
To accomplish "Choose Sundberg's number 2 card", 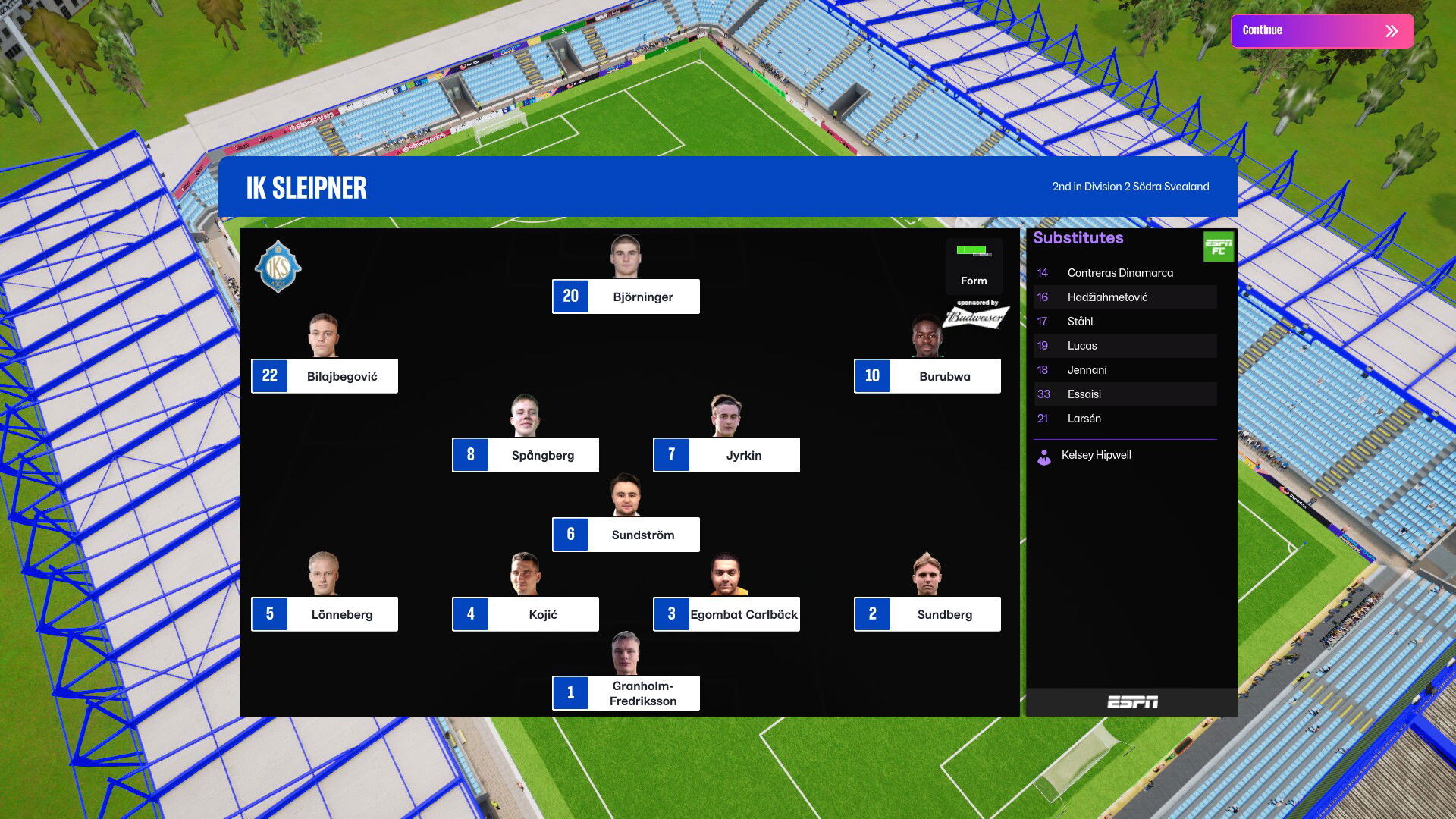I will tap(927, 614).
